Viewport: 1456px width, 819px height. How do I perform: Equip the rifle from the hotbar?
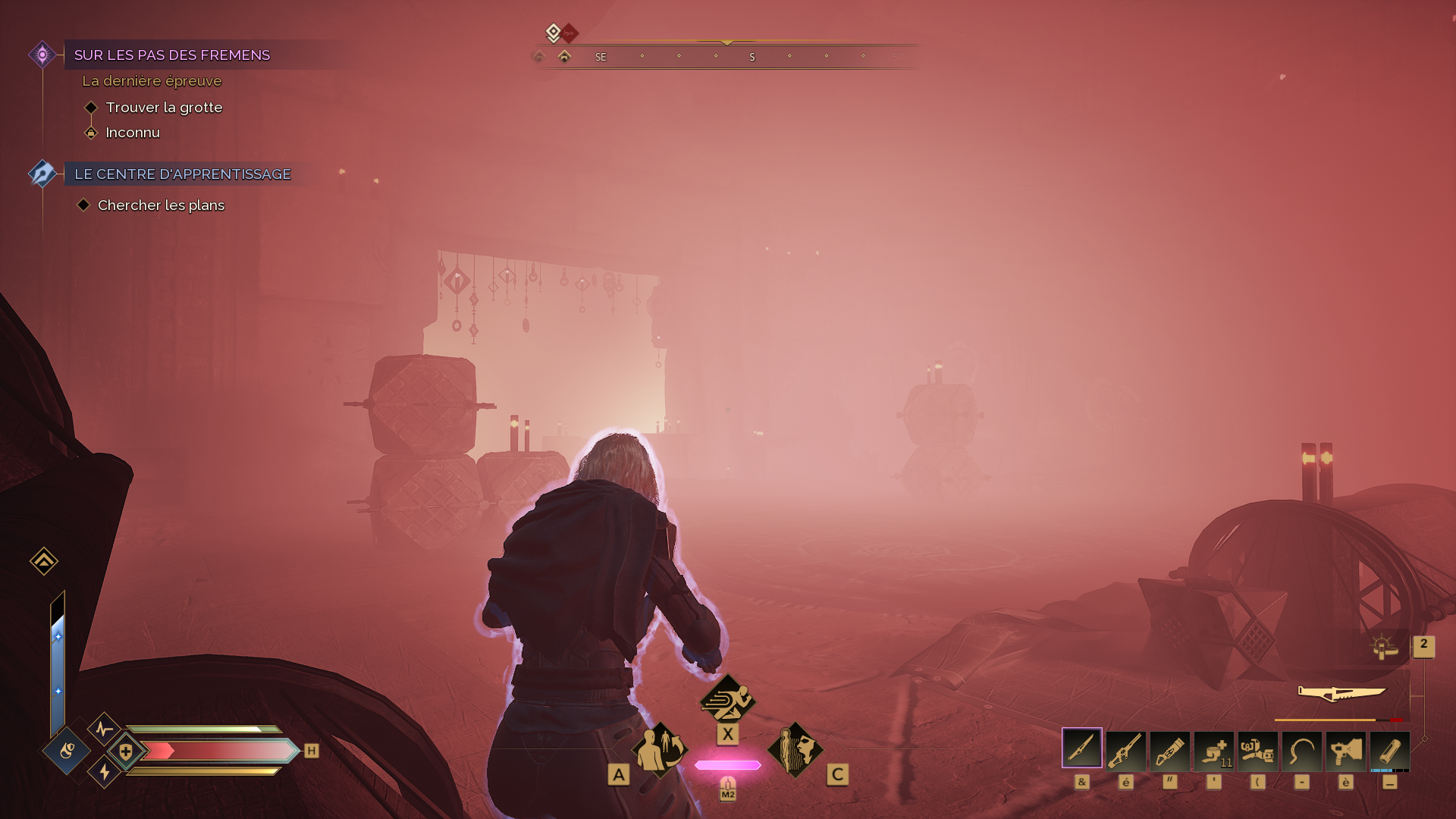[1125, 750]
